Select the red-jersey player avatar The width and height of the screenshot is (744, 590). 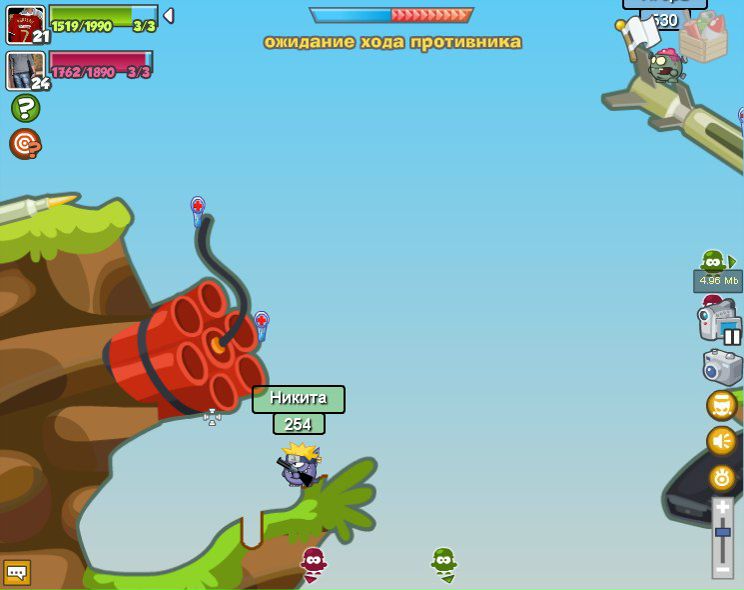click(24, 24)
